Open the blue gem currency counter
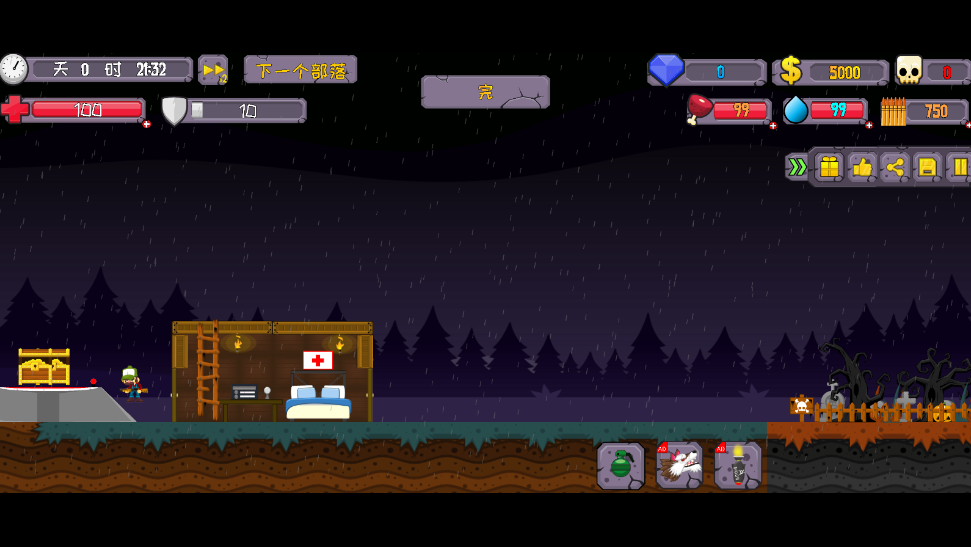 (x=707, y=71)
